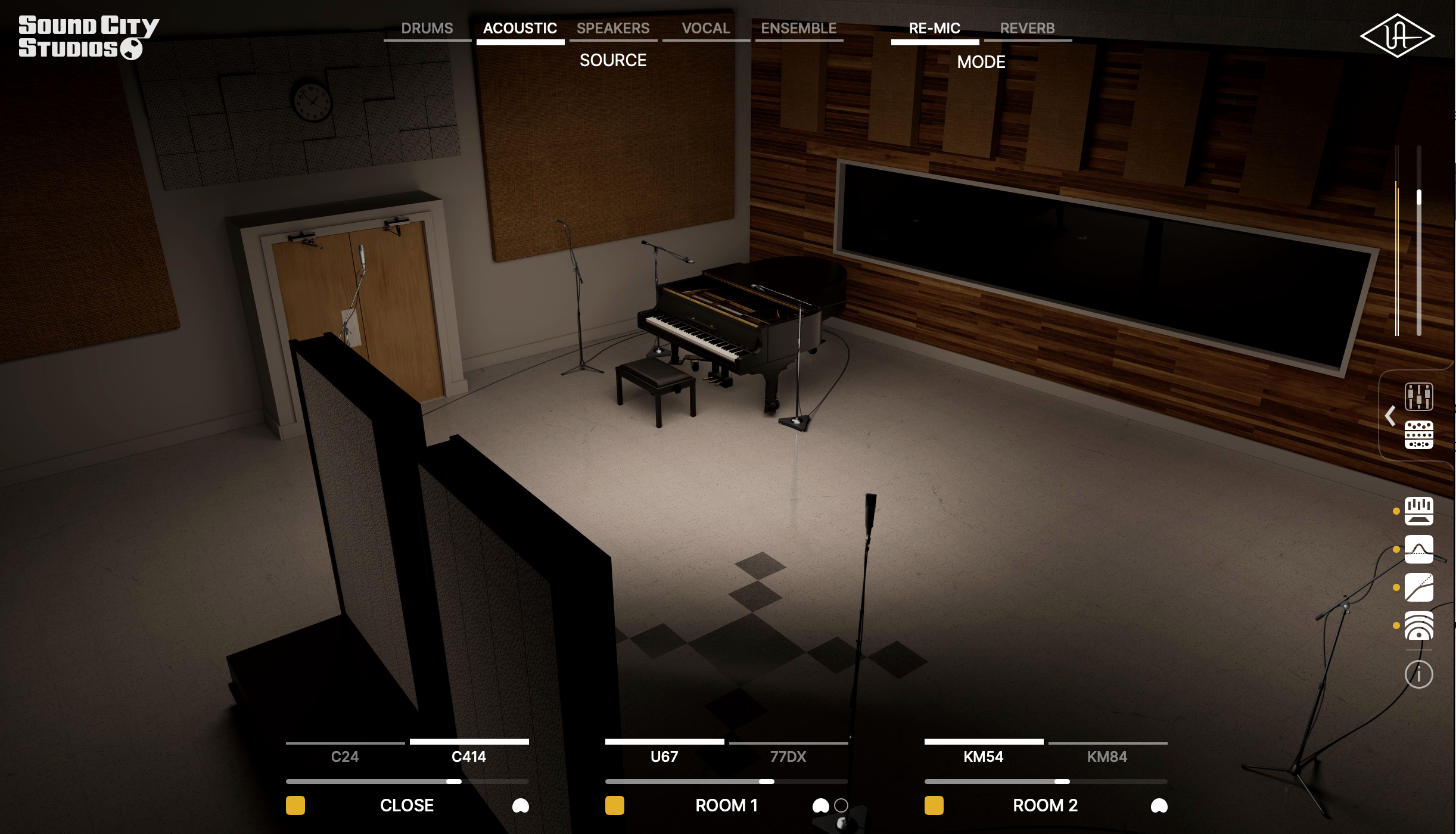Switch to the DRUMS source tab
Image resolution: width=1456 pixels, height=834 pixels.
click(x=427, y=28)
